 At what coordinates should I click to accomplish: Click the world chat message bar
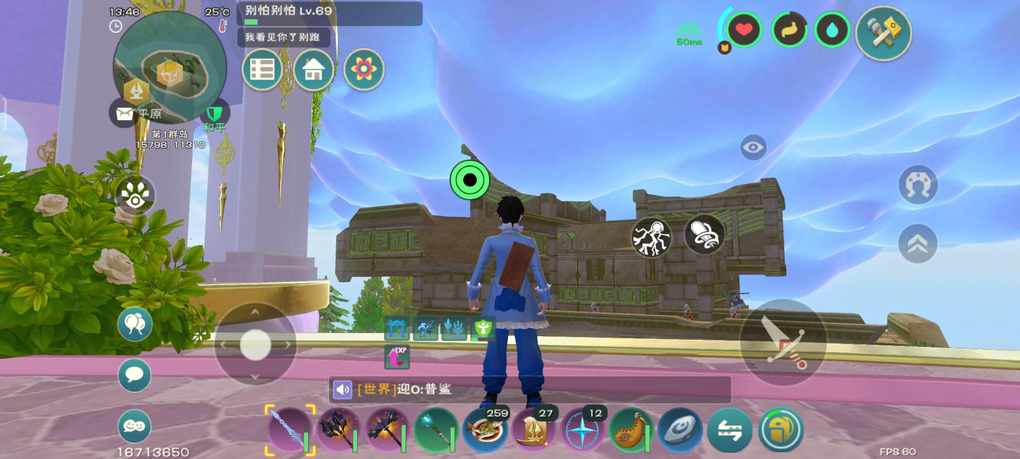pyautogui.click(x=530, y=389)
